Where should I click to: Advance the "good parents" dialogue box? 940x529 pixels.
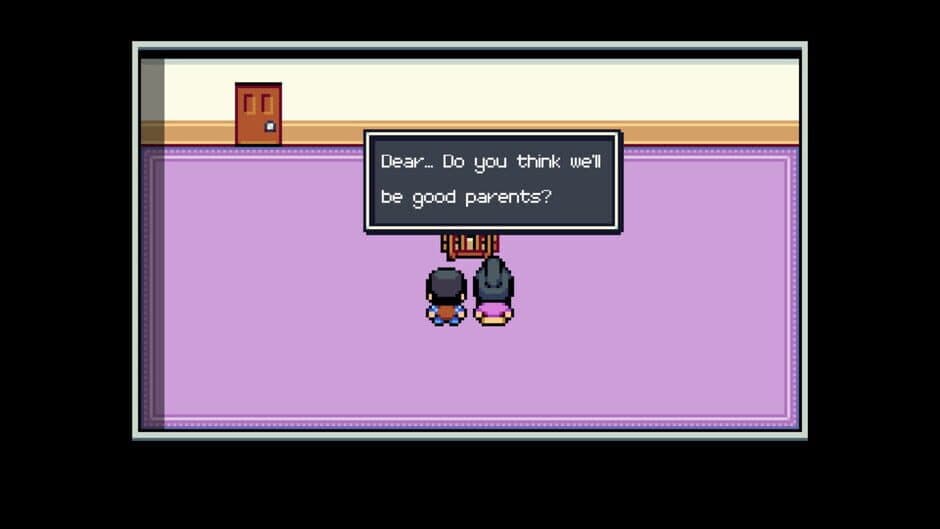coord(492,181)
